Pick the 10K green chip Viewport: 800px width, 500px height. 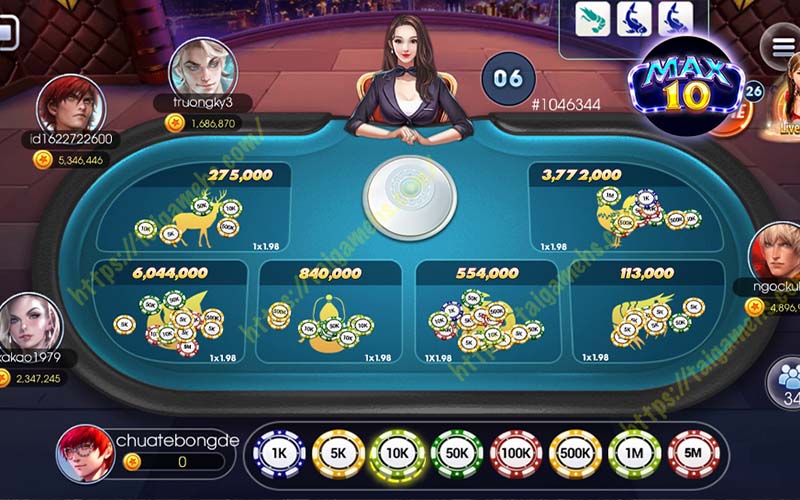(397, 454)
